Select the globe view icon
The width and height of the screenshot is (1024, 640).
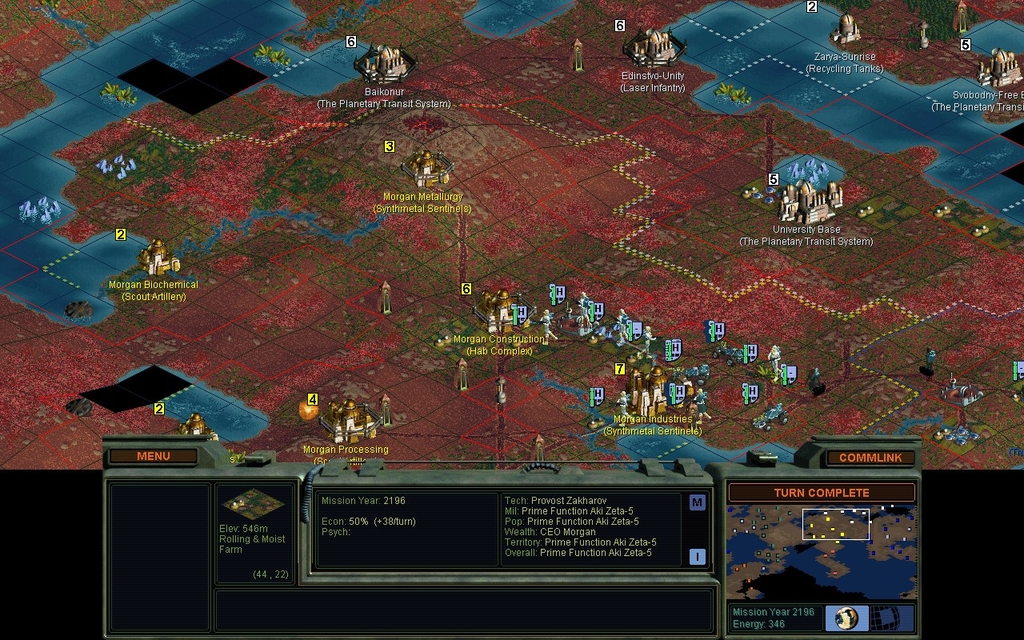845,617
